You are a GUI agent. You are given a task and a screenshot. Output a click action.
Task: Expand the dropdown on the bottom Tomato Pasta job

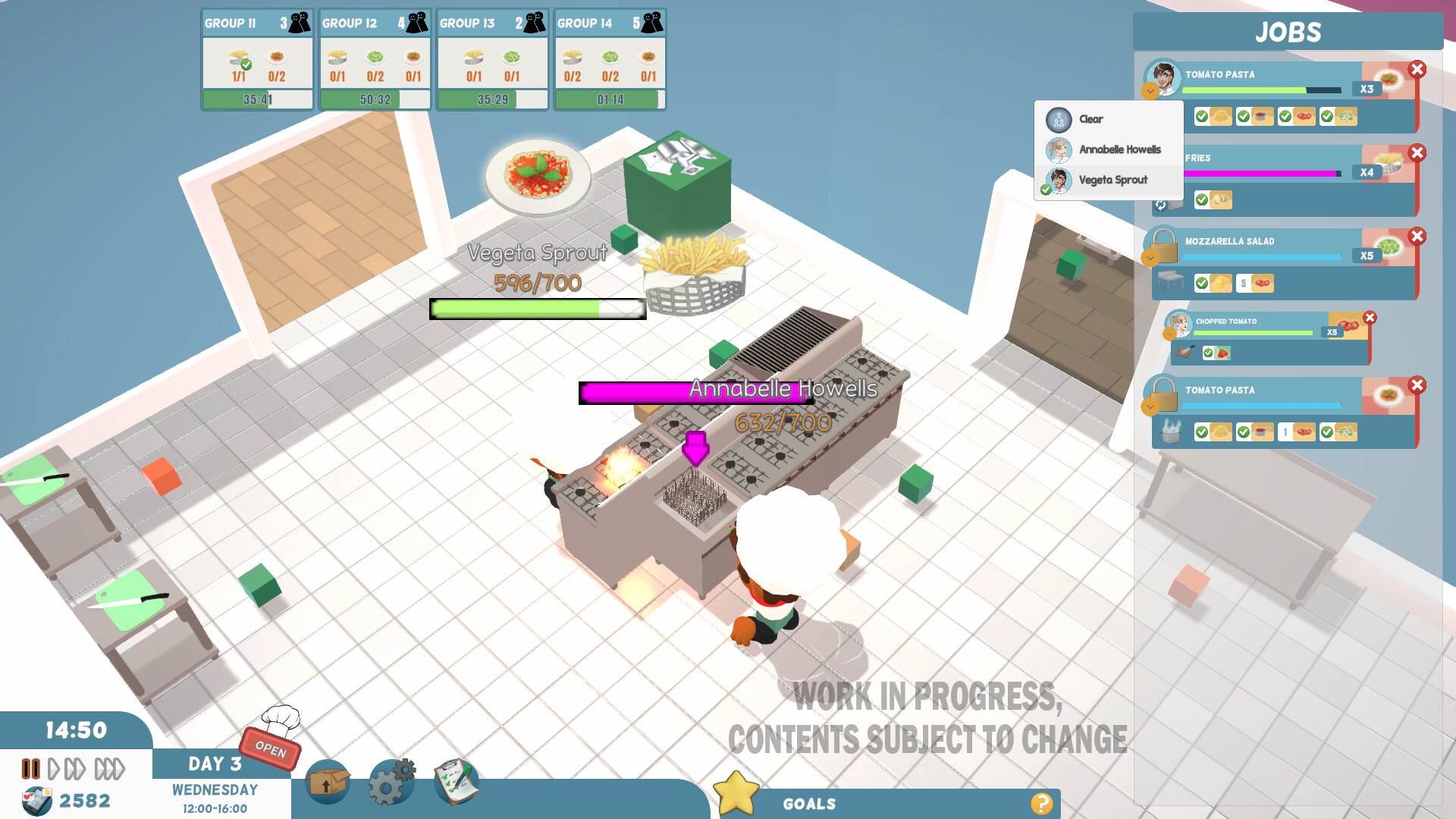point(1151,407)
